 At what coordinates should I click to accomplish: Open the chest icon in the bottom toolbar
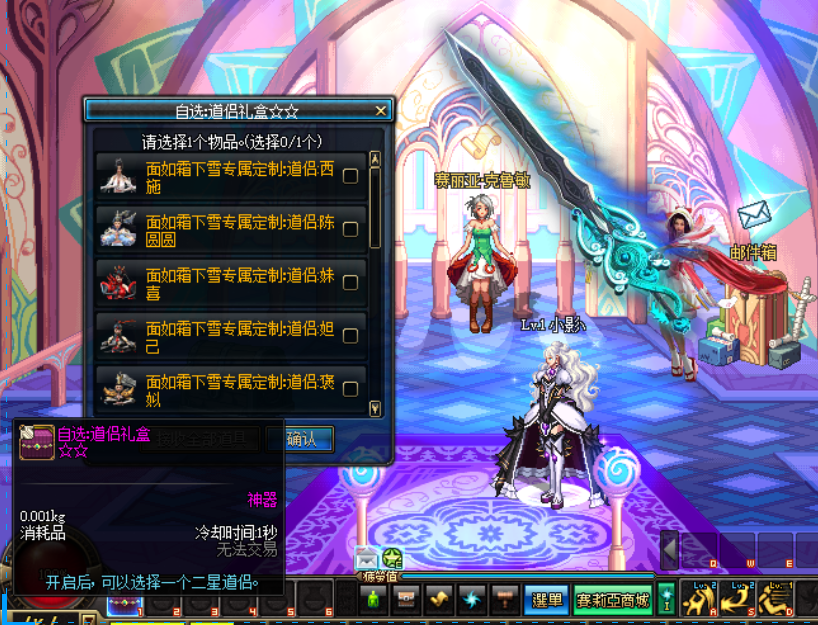tap(406, 599)
